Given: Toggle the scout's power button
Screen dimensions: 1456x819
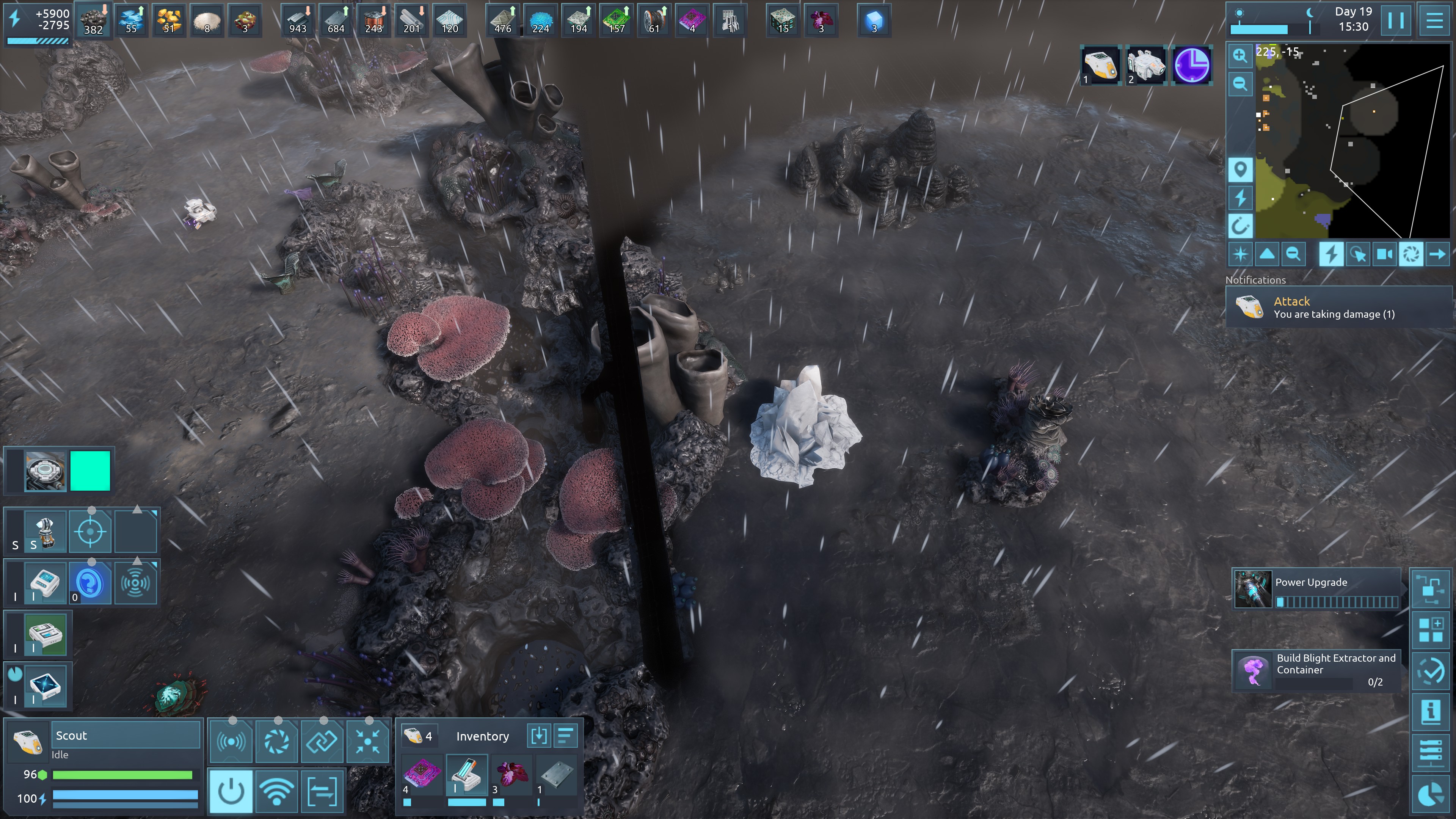Looking at the screenshot, I should tap(231, 791).
